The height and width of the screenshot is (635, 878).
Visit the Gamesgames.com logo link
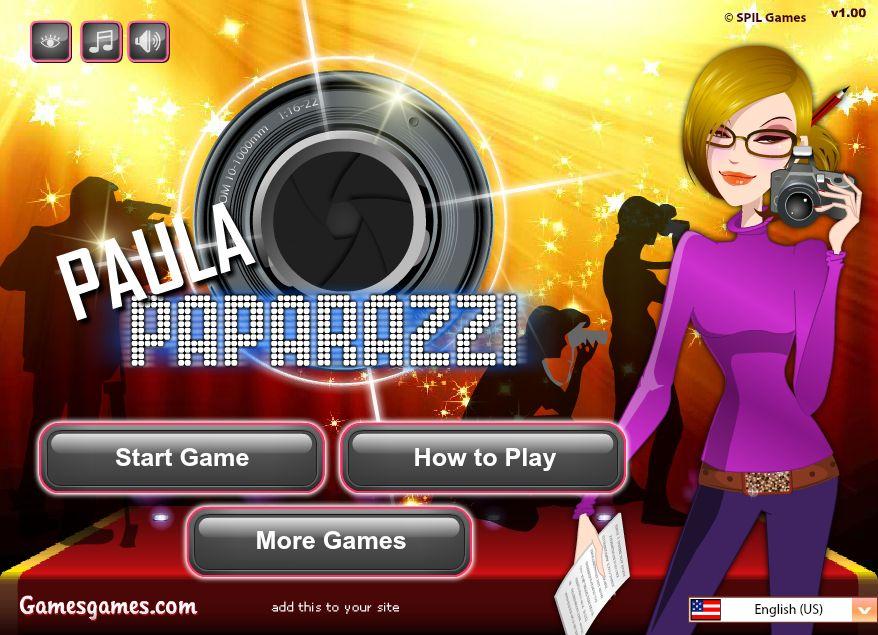[108, 606]
